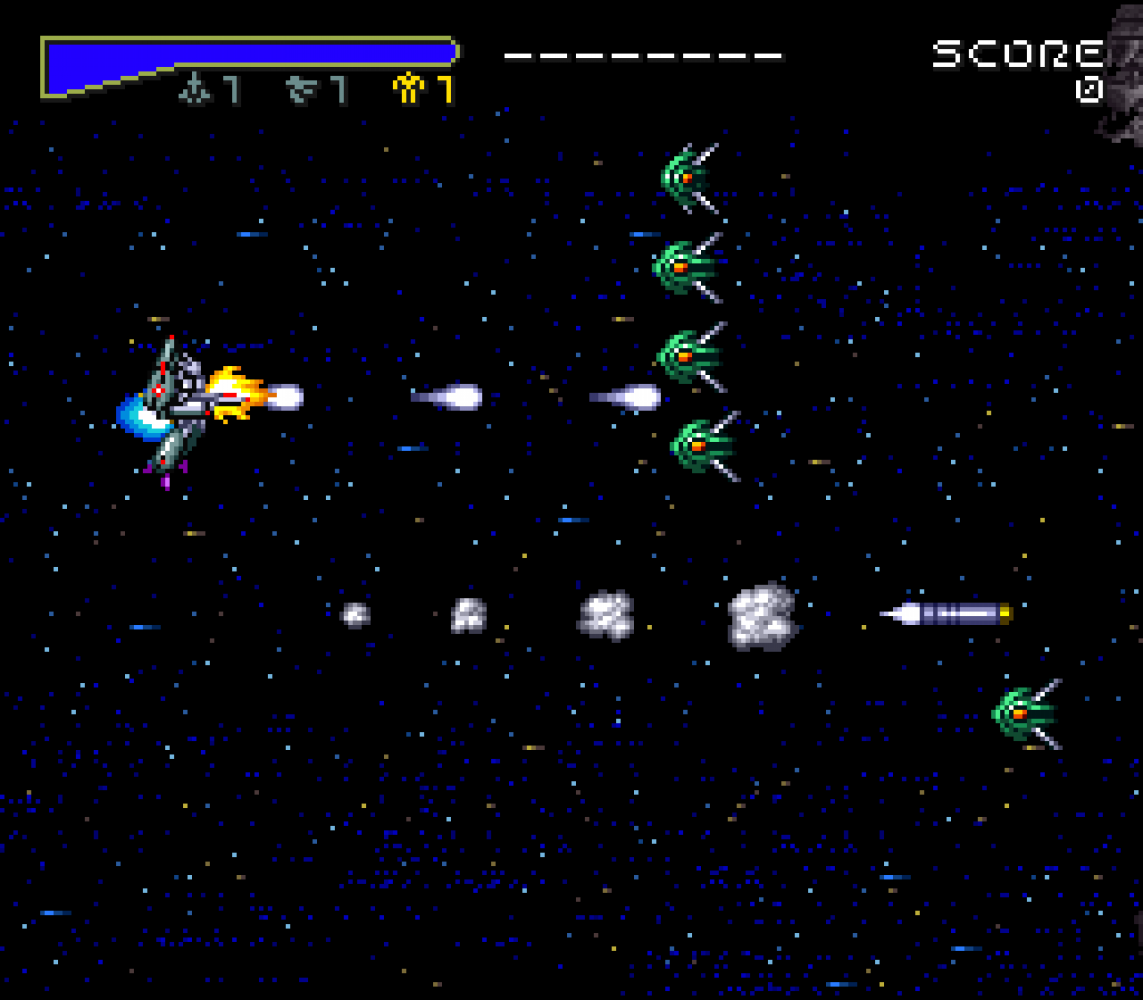The image size is (1143, 1000).
Task: Select the yellow humanoid robot form icon
Action: tap(408, 90)
